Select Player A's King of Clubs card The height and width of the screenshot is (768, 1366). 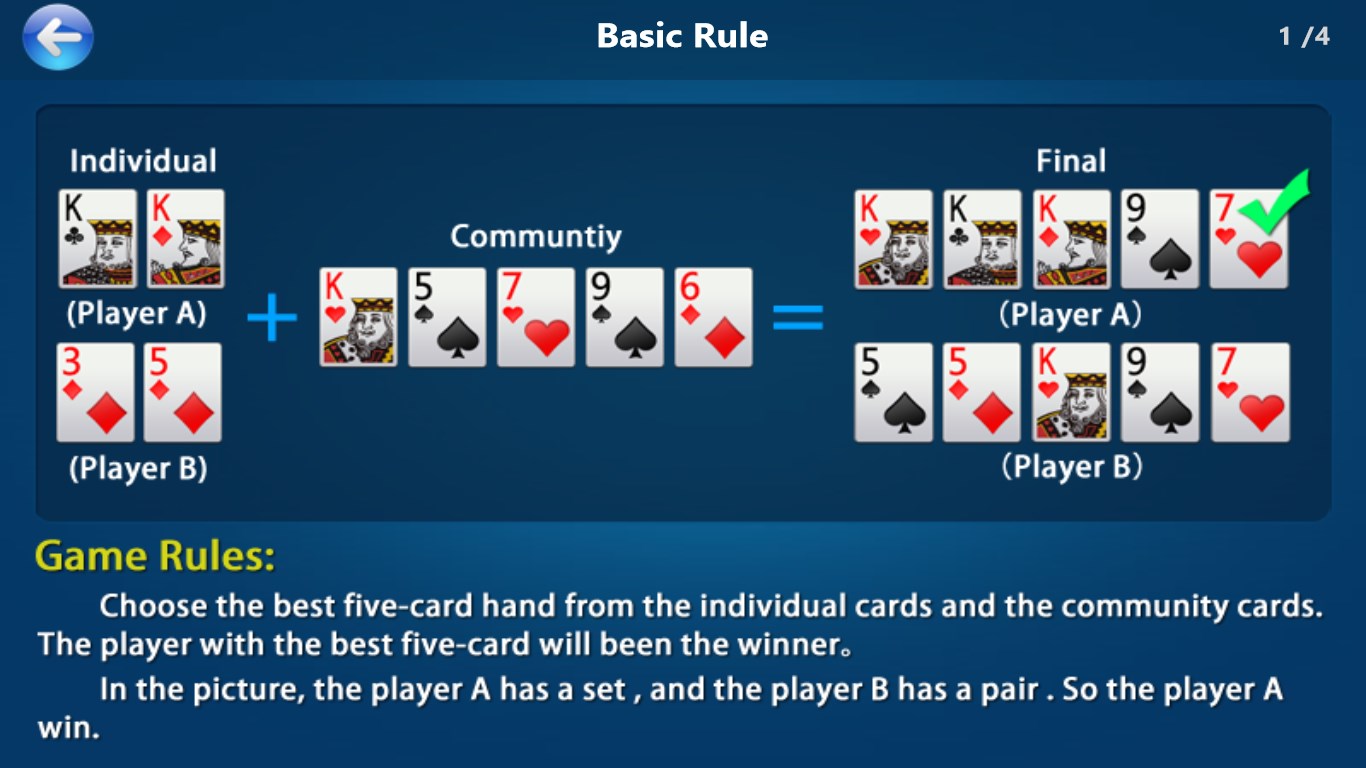(97, 240)
